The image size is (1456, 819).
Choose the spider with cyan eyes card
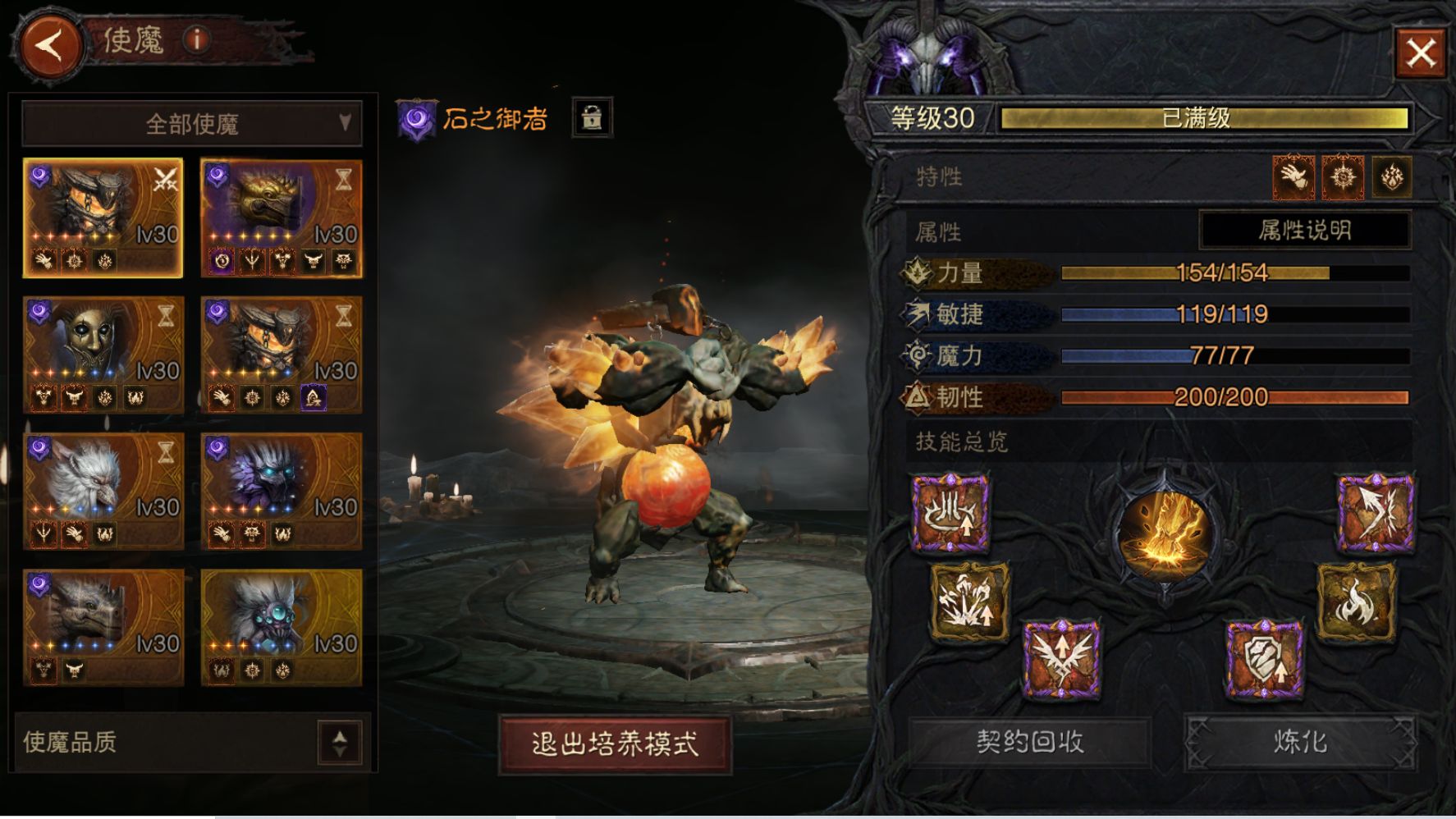pos(282,627)
